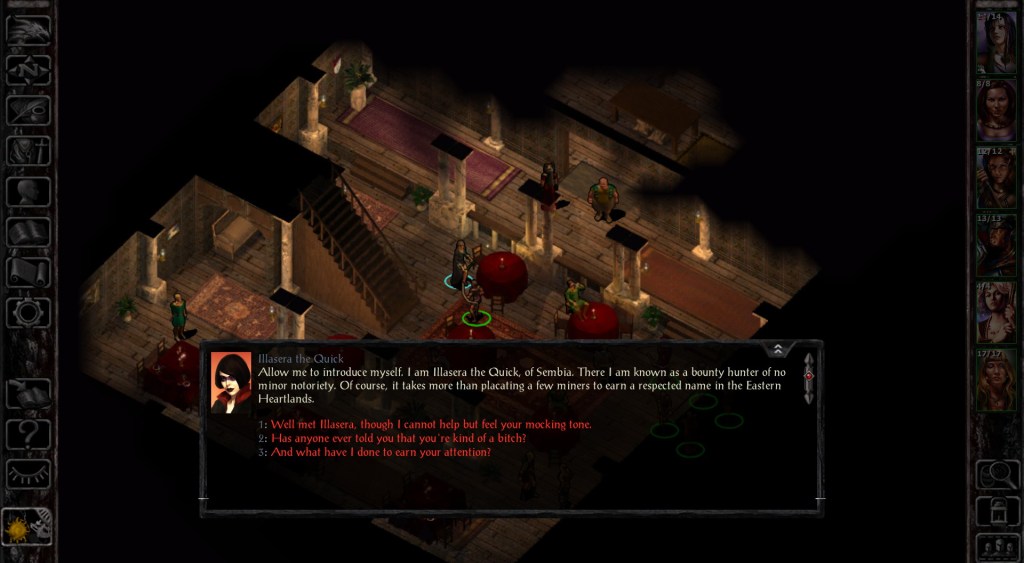Select all party members with the group icon
1024x563 pixels.
point(997,547)
